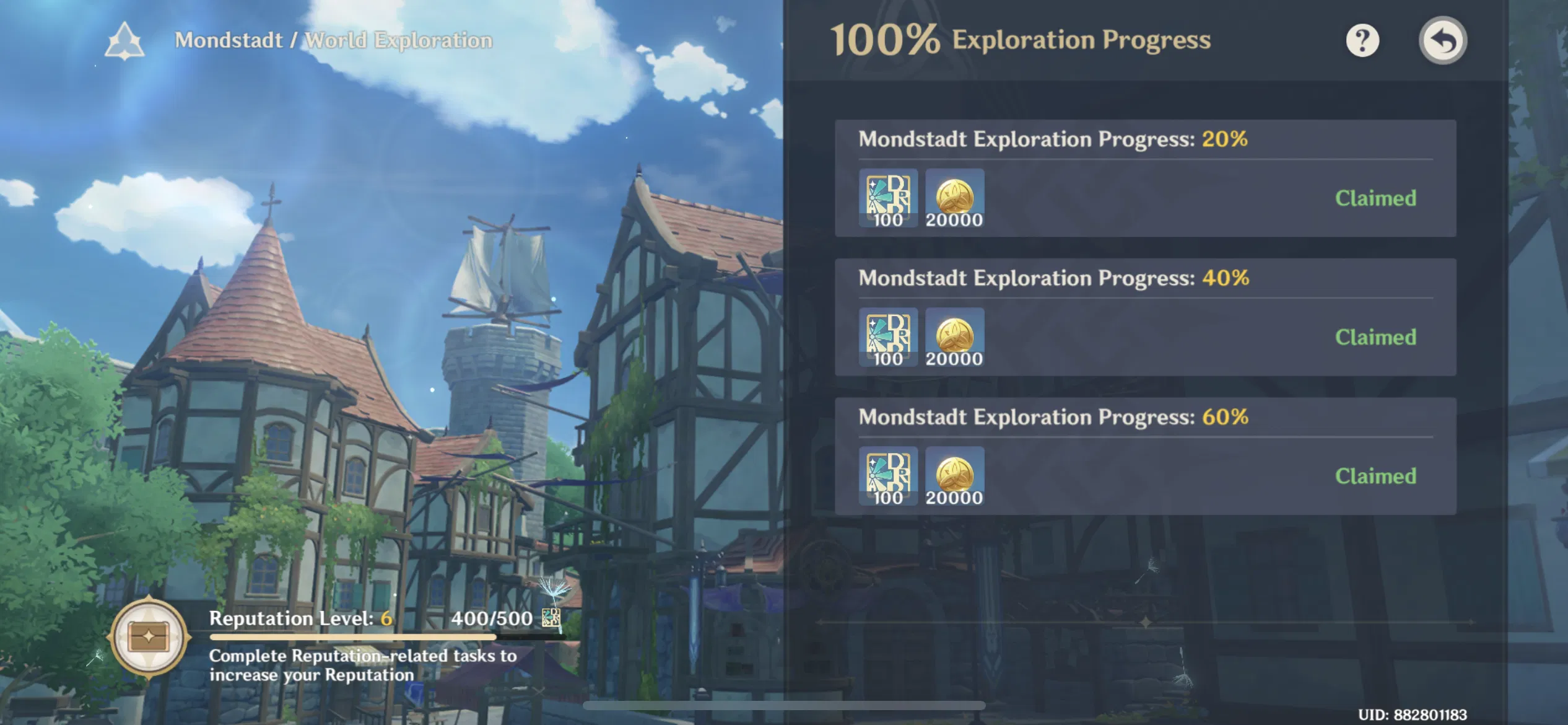The width and height of the screenshot is (1568, 725).
Task: Click the Mora icon in the 40% reward row
Action: [954, 336]
